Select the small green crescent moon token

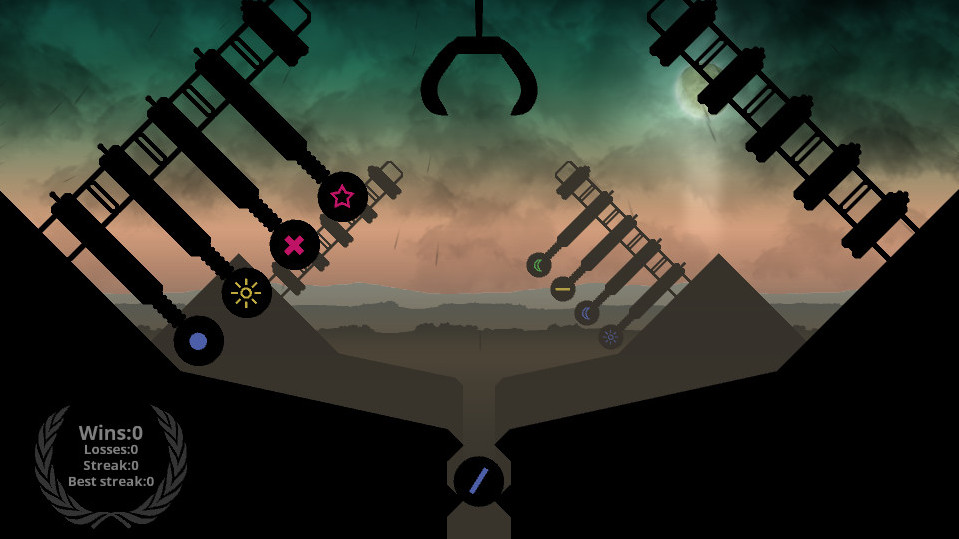pyautogui.click(x=539, y=265)
